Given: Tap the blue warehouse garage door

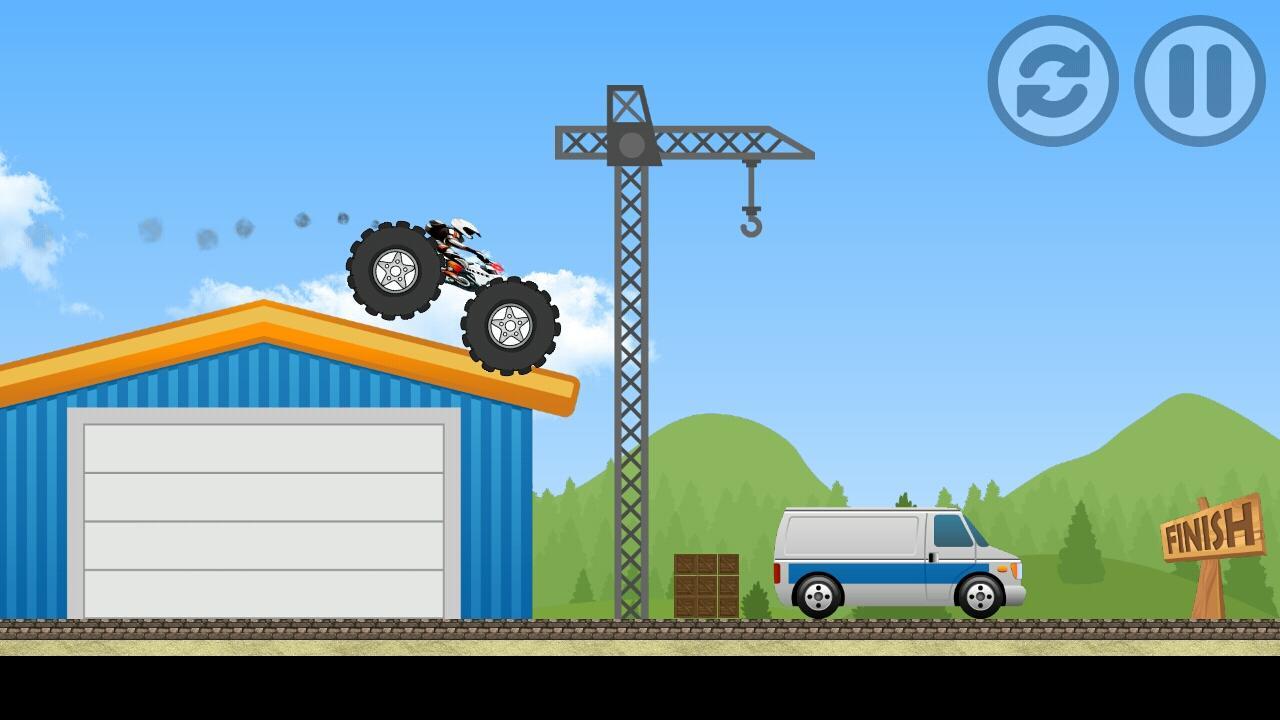Looking at the screenshot, I should pyautogui.click(x=265, y=520).
